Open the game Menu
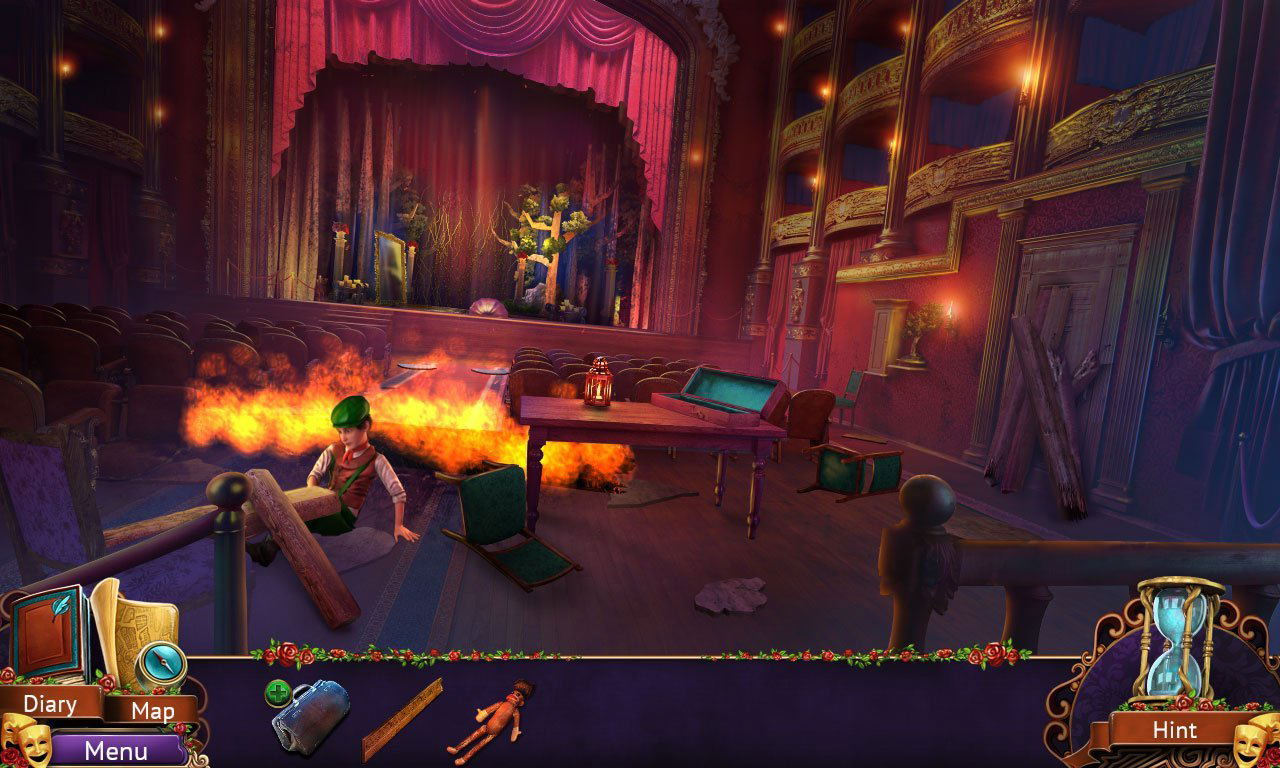The width and height of the screenshot is (1280, 768). point(116,750)
